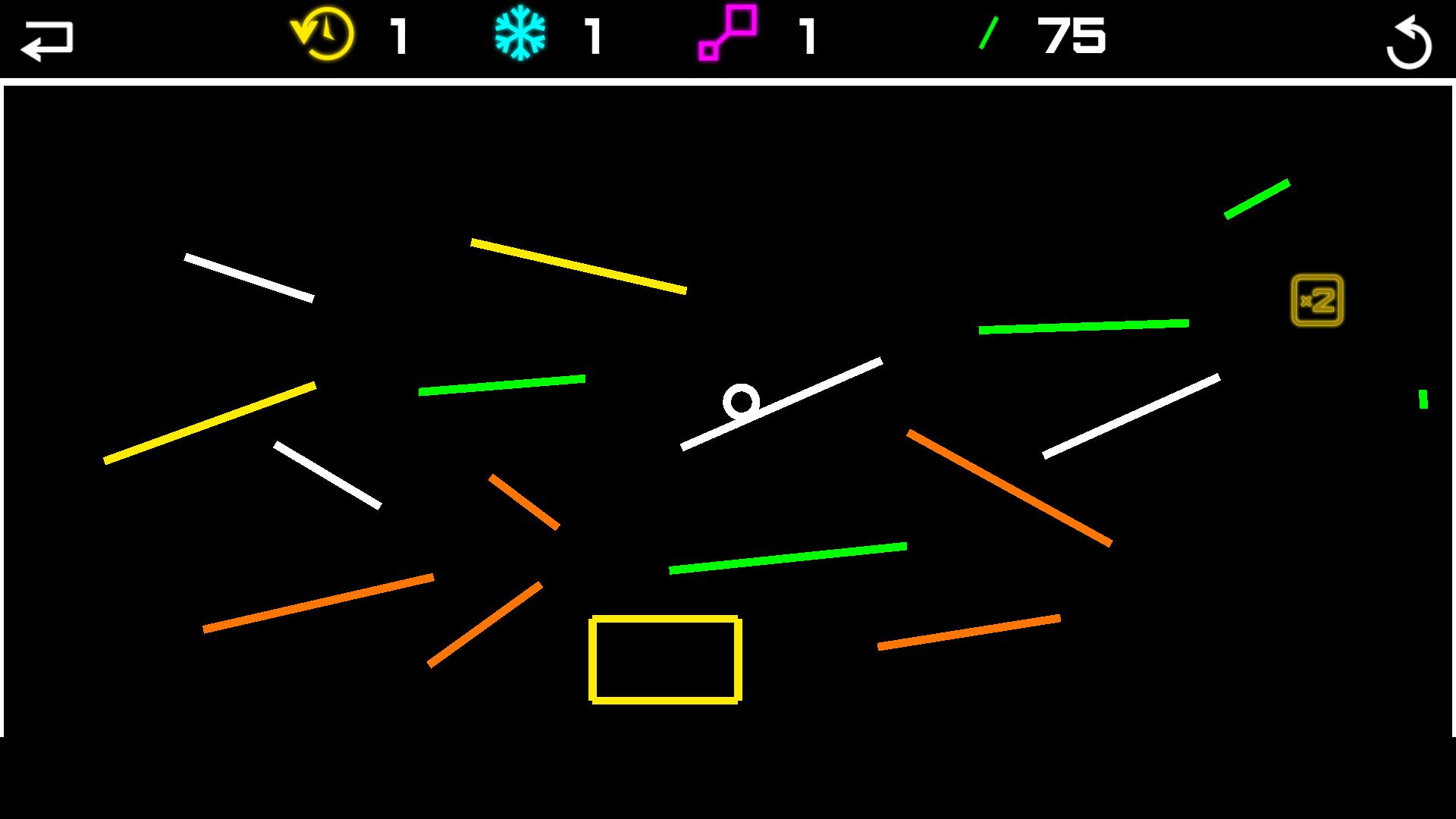Click the return-to-menu control
The height and width of the screenshot is (819, 1456).
(x=47, y=38)
